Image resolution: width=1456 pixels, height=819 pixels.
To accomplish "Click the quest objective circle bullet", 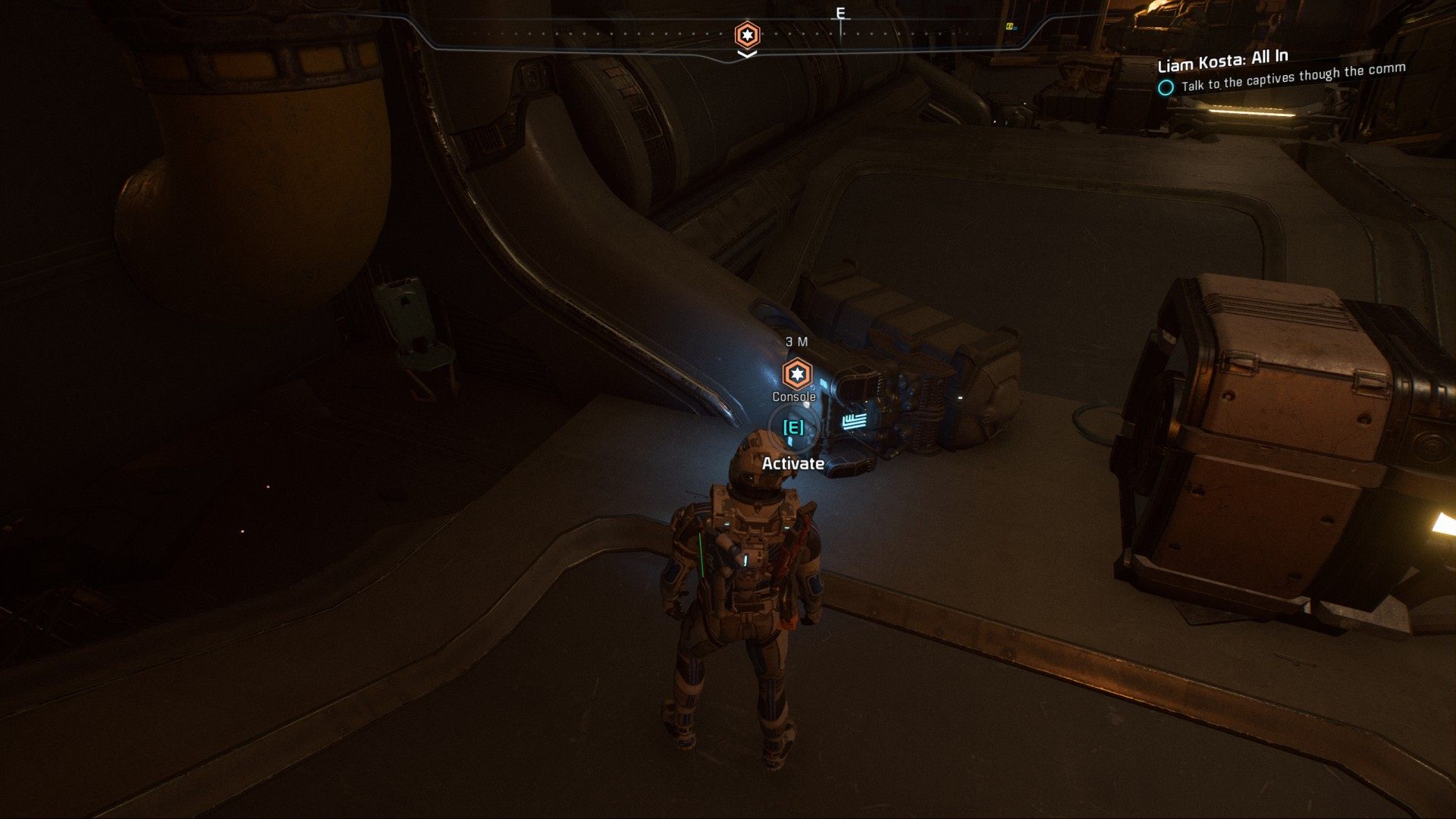I will (x=1166, y=88).
